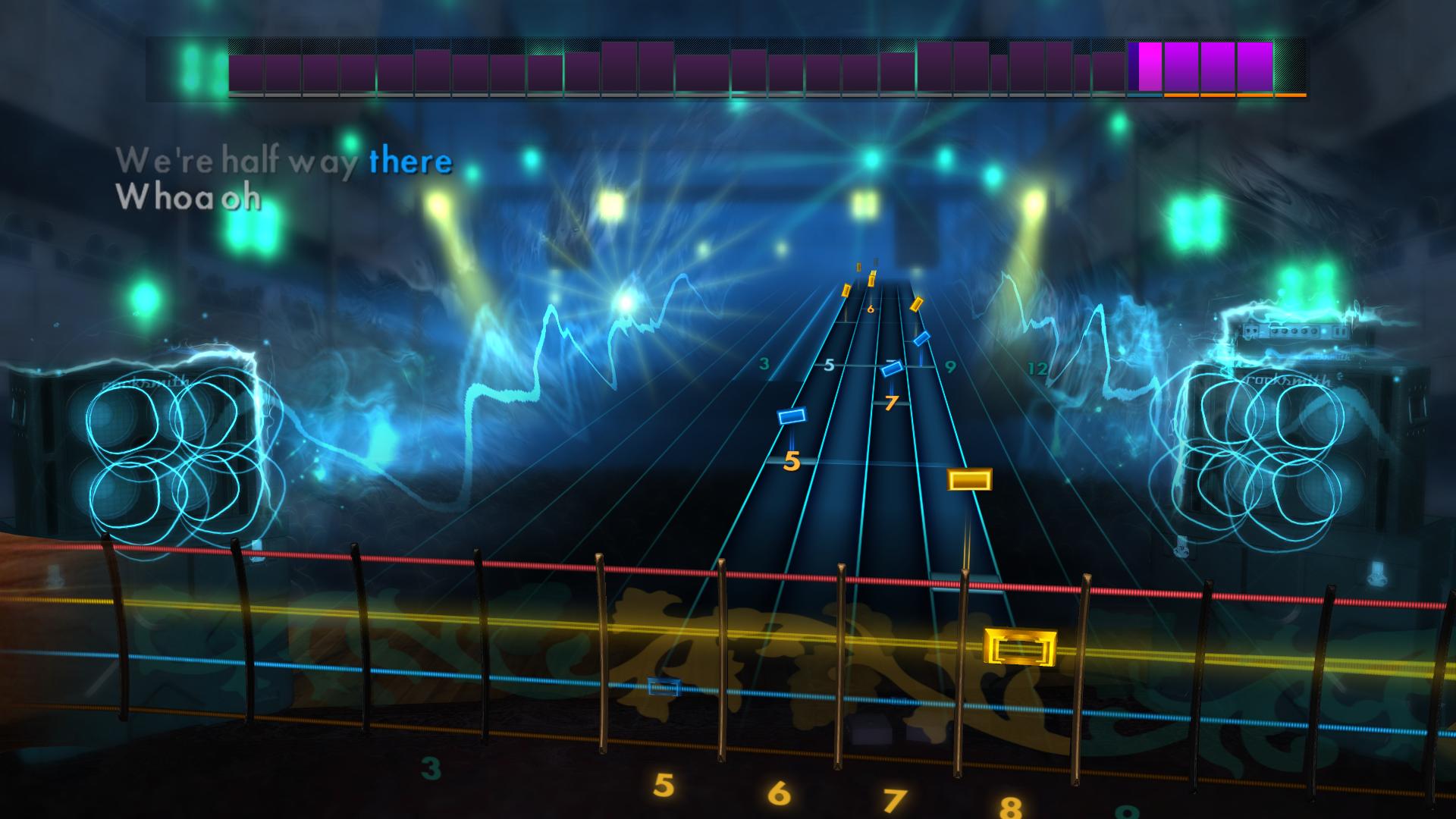
Task: Click the blue chord box on the light blue string
Action: (x=661, y=686)
